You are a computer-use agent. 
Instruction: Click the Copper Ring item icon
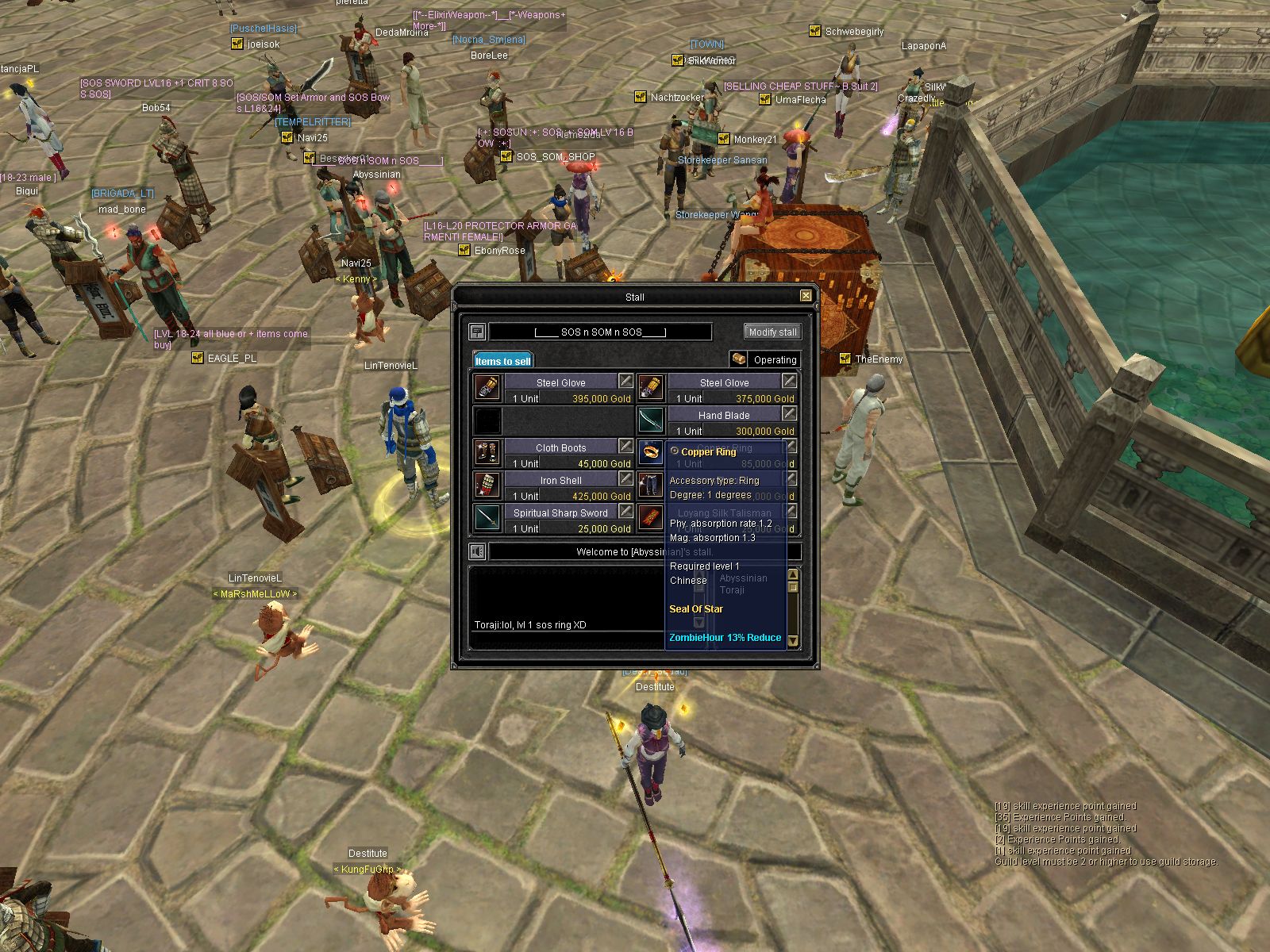650,453
